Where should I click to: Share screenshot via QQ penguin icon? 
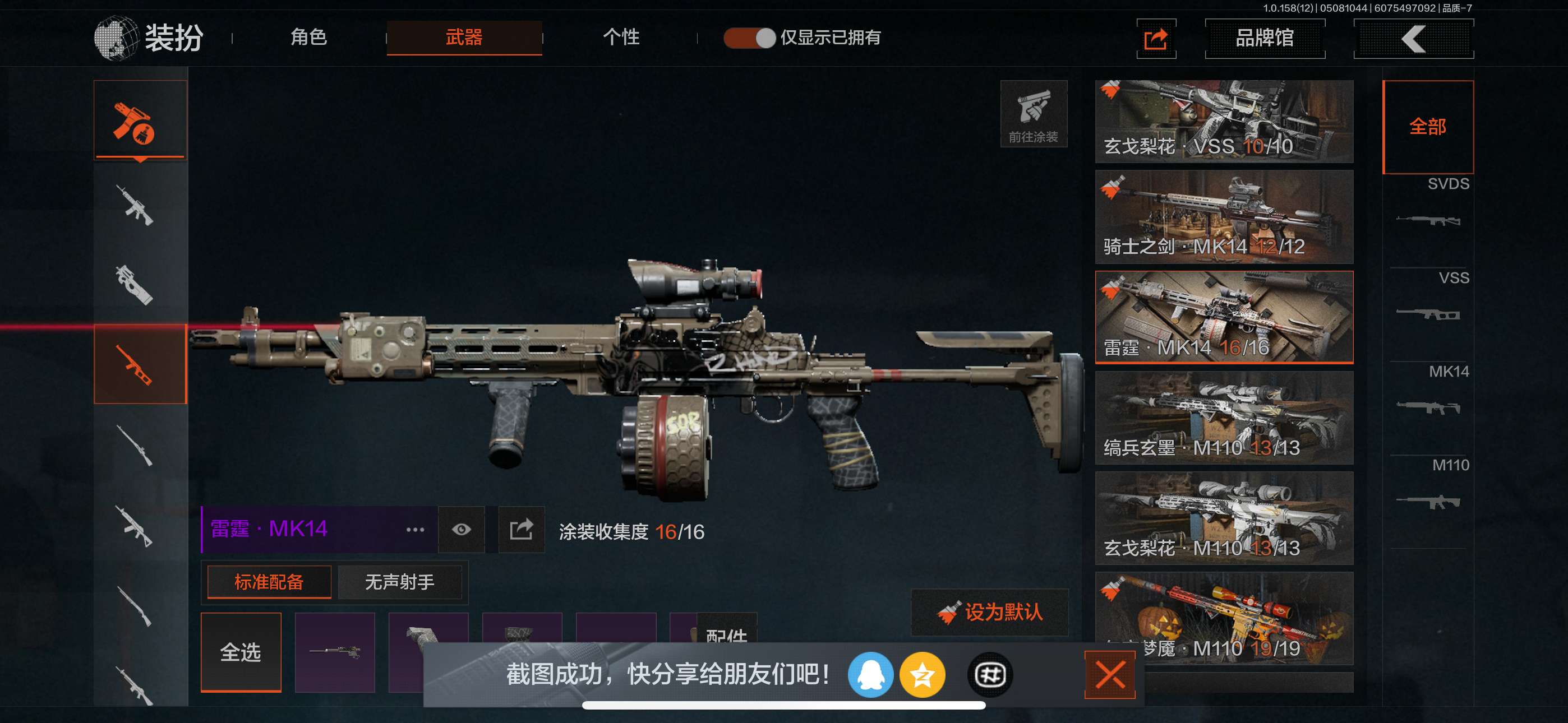870,674
